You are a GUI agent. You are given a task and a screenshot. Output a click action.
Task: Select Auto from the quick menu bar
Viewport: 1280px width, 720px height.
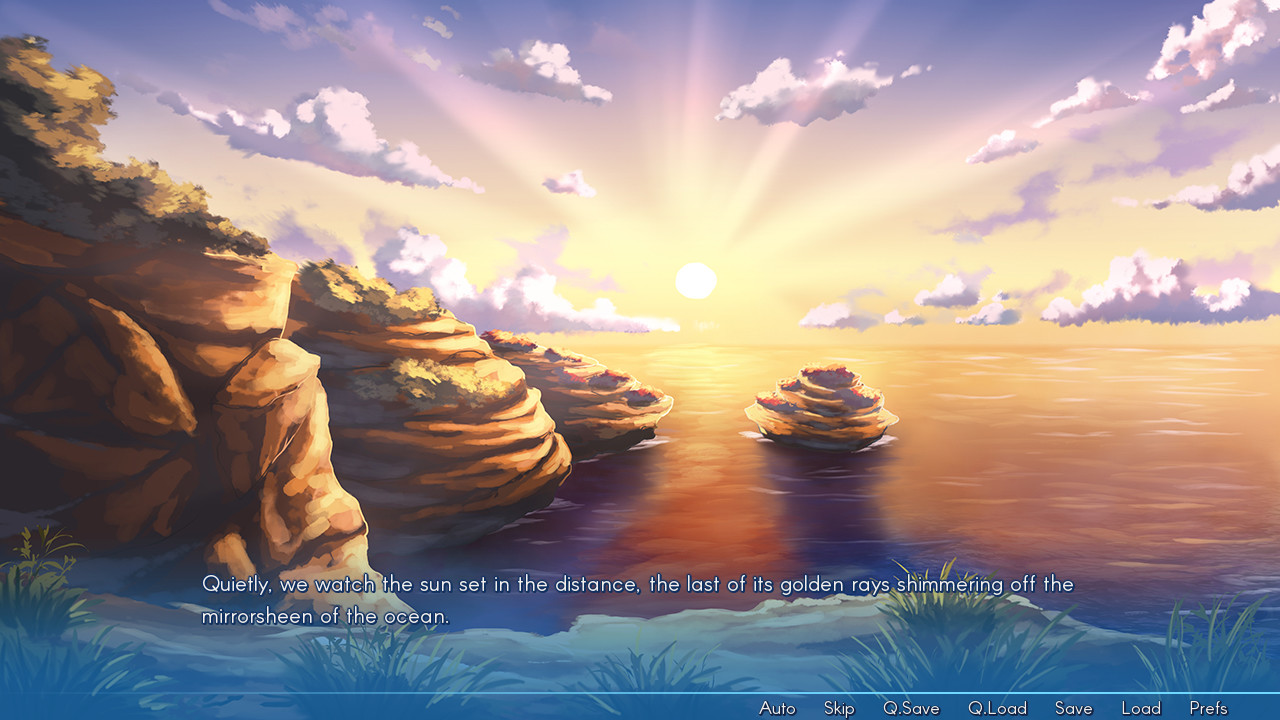pos(777,707)
